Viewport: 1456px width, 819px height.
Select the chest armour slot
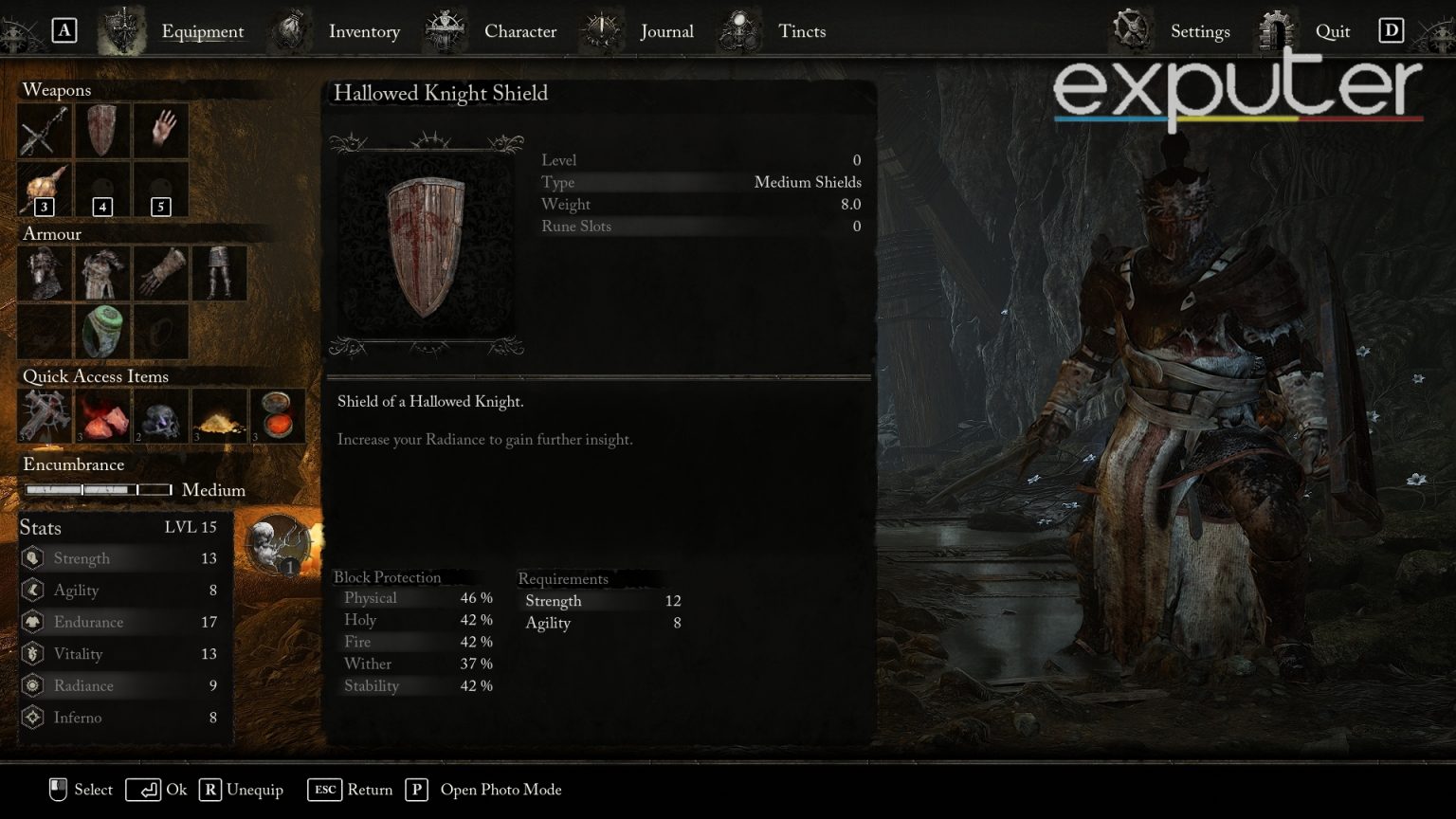coord(101,272)
